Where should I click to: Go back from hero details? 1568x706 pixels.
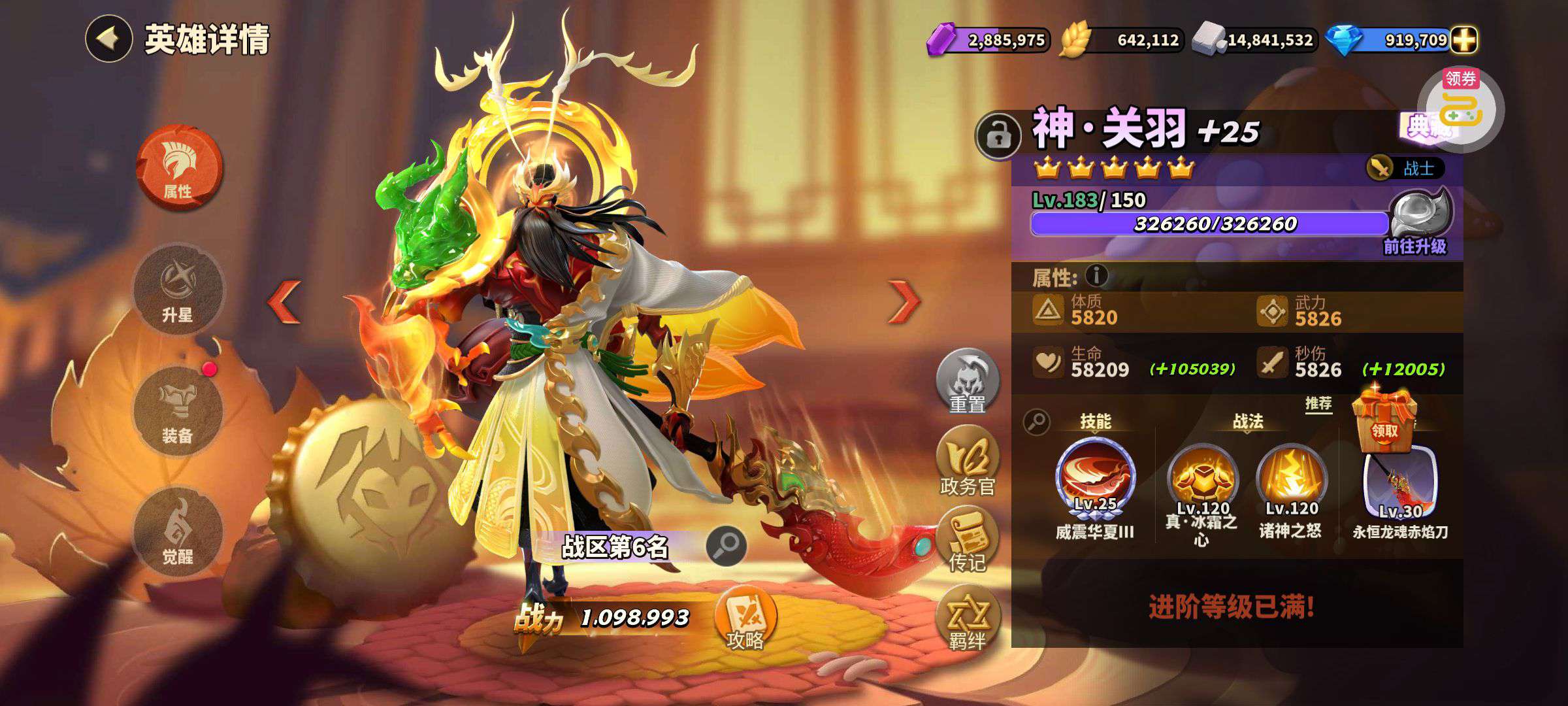tap(108, 39)
